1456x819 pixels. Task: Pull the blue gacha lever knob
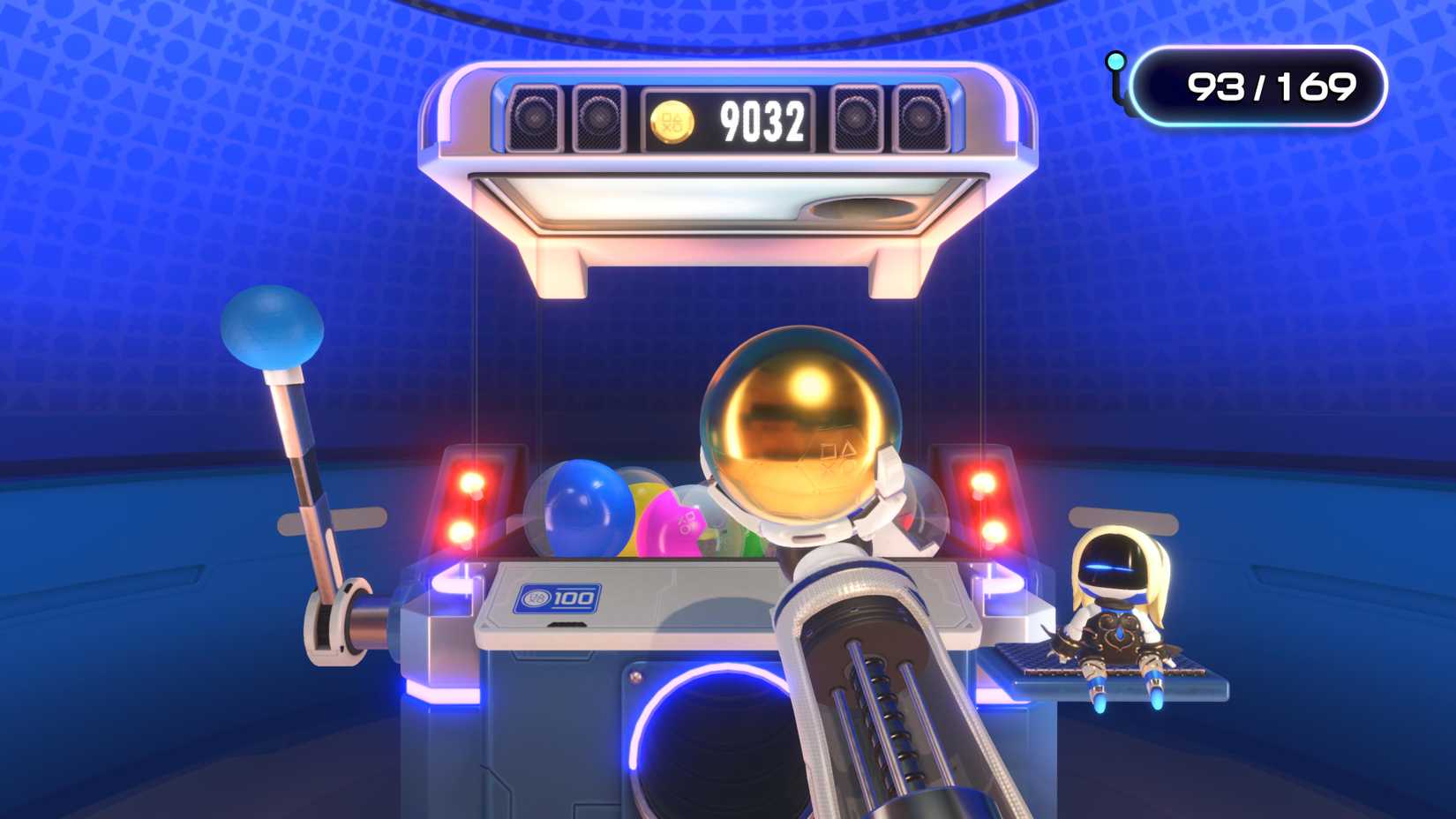click(273, 332)
